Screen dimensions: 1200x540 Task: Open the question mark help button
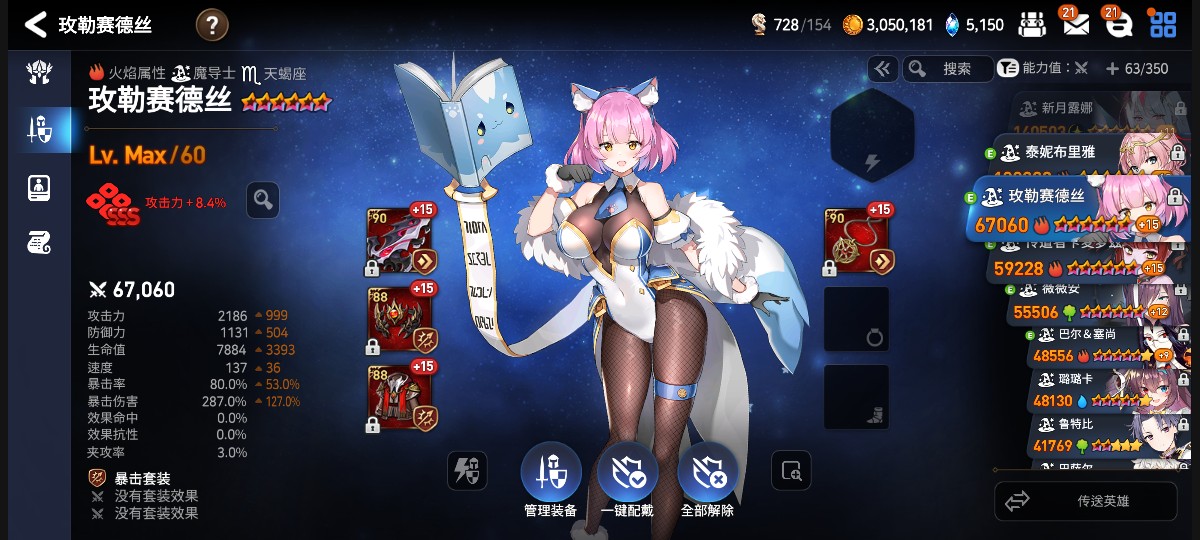click(x=212, y=25)
